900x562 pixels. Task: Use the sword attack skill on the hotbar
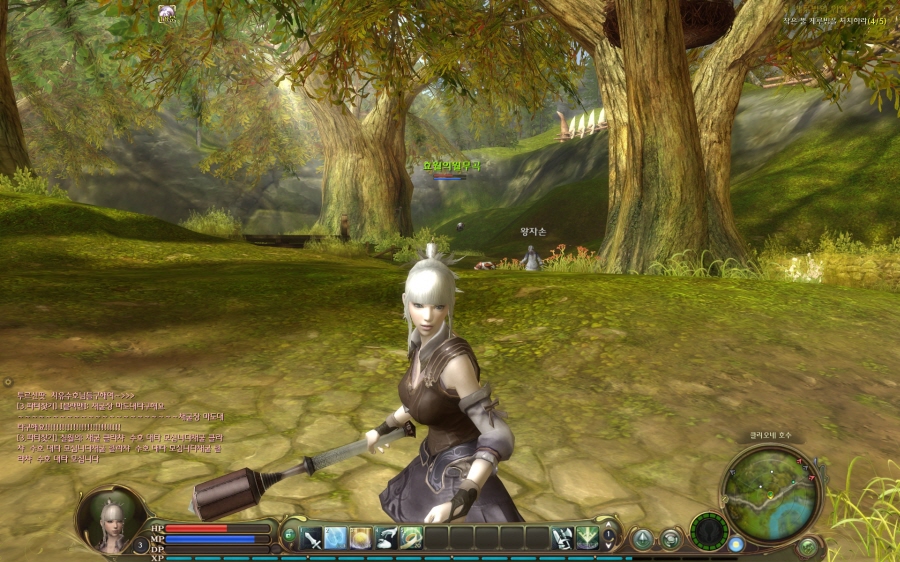[311, 538]
